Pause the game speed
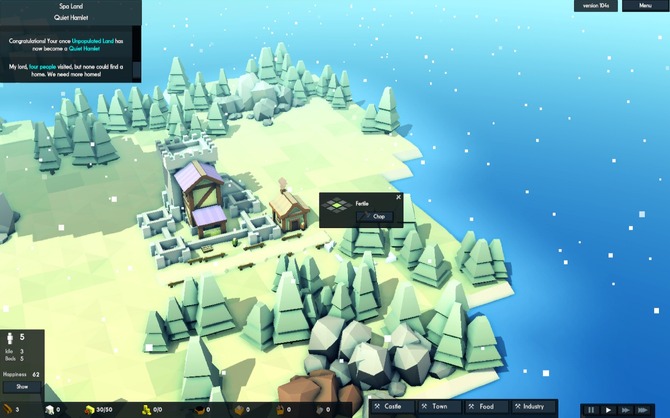670x418 pixels. point(591,409)
